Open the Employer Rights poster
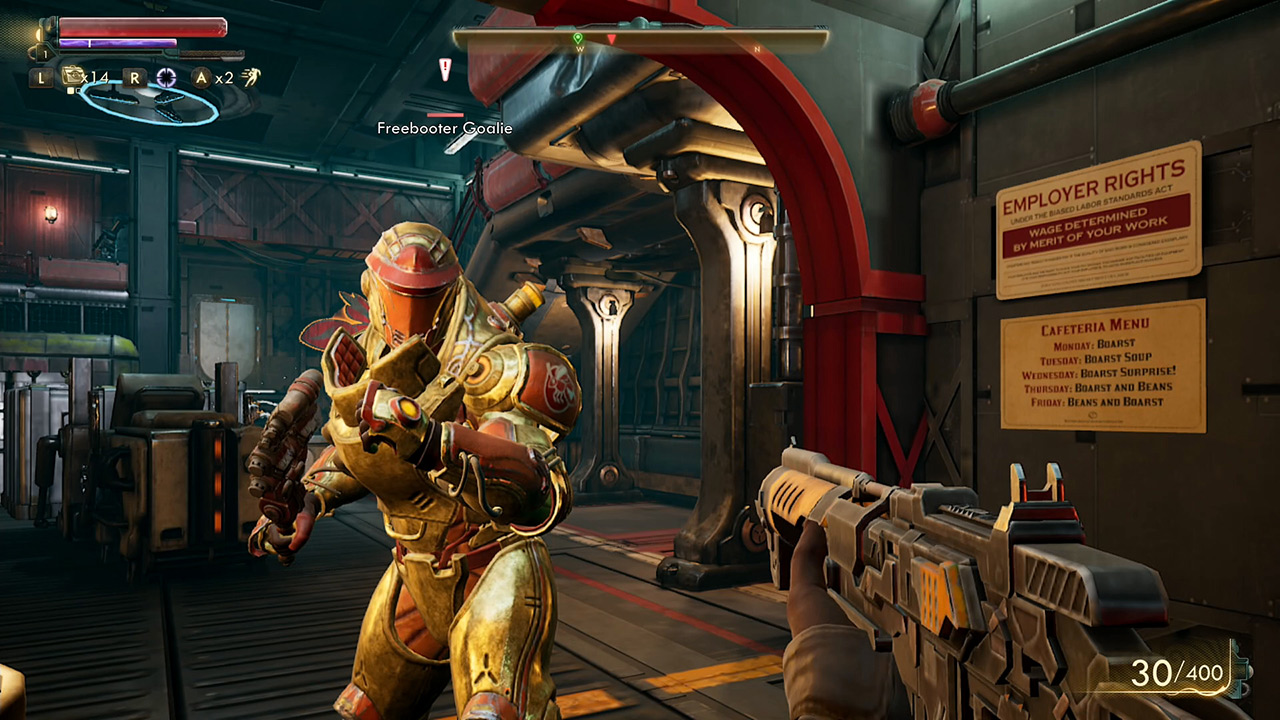This screenshot has height=720, width=1280. tap(1097, 218)
